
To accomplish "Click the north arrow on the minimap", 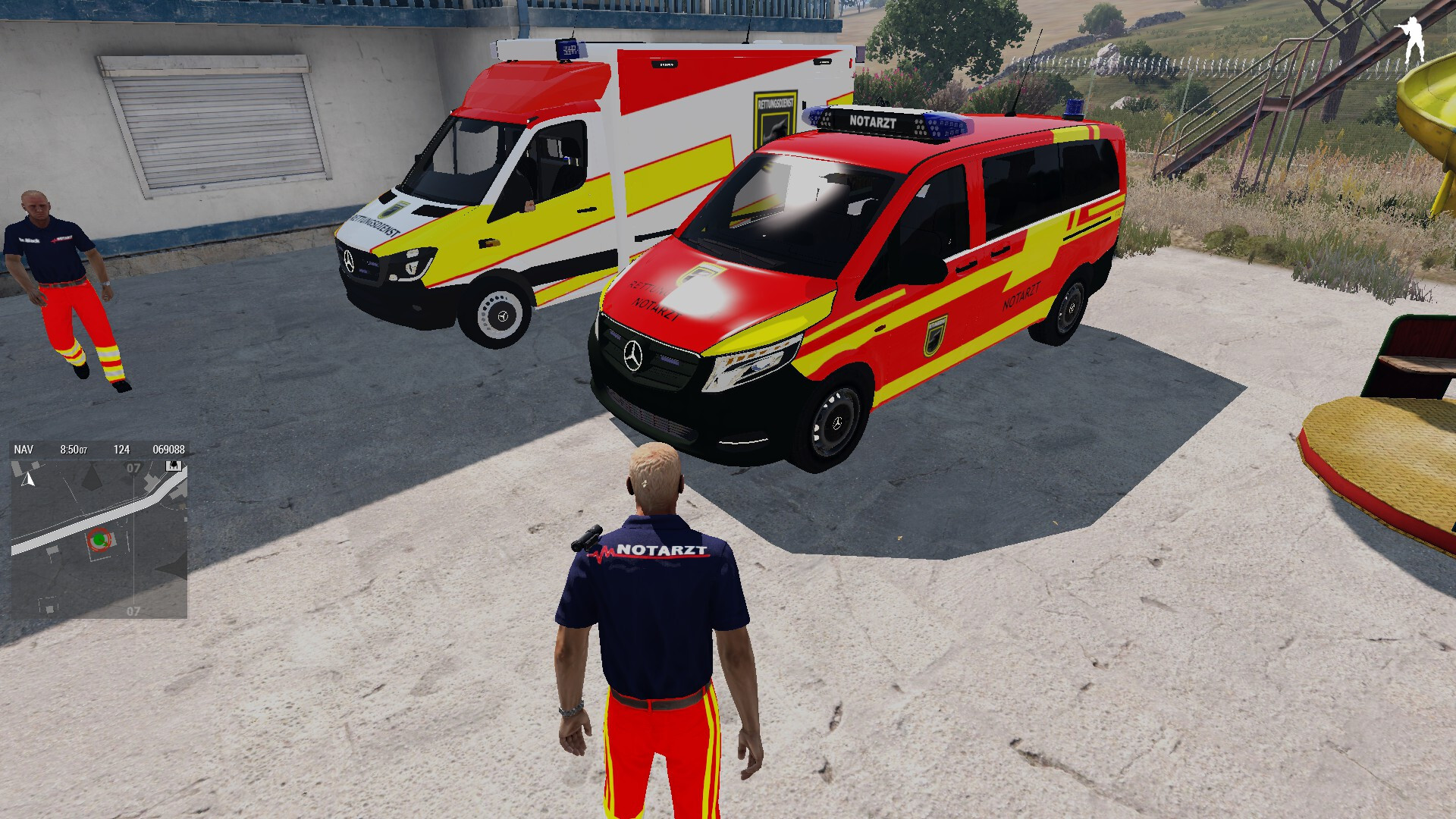I will (x=29, y=479).
